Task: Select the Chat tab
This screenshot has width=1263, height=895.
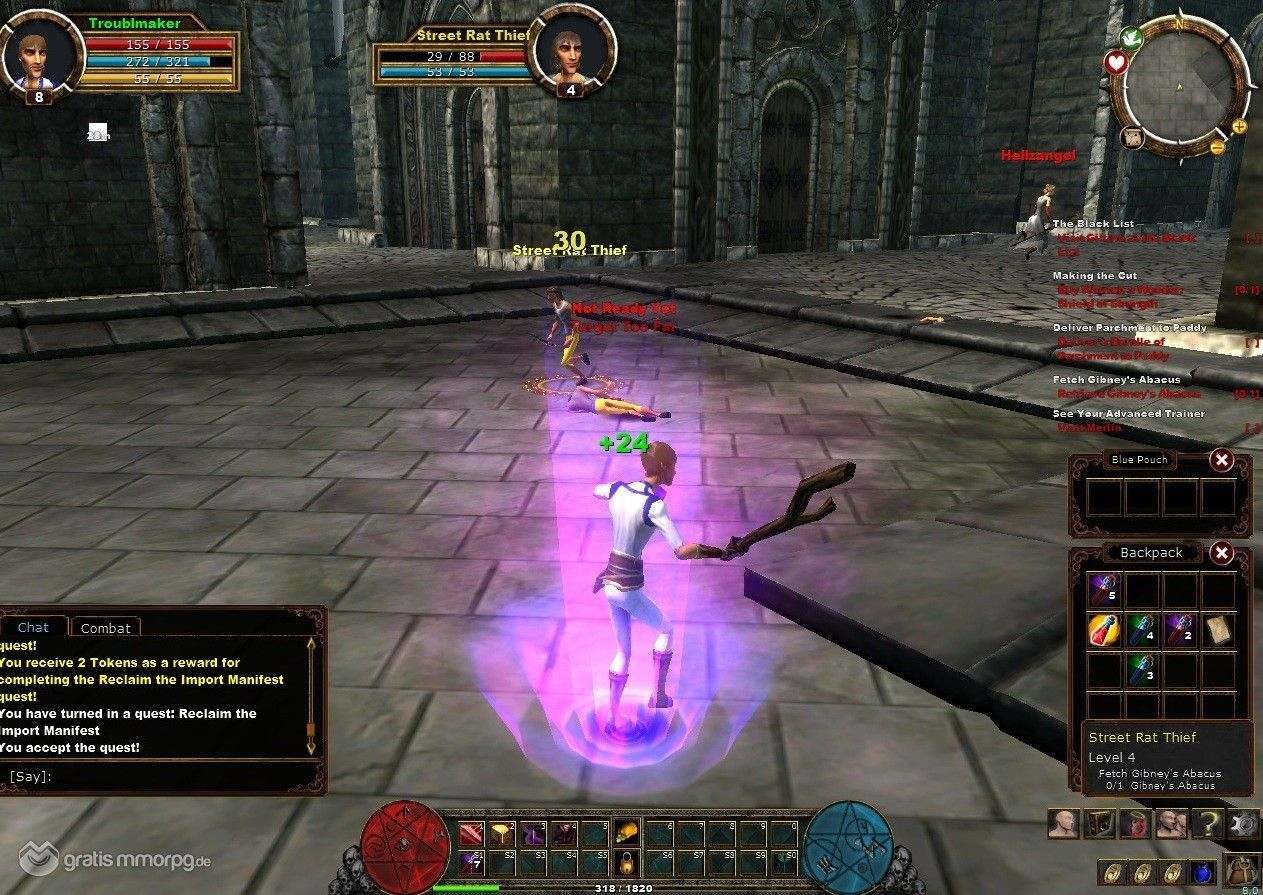Action: 33,627
